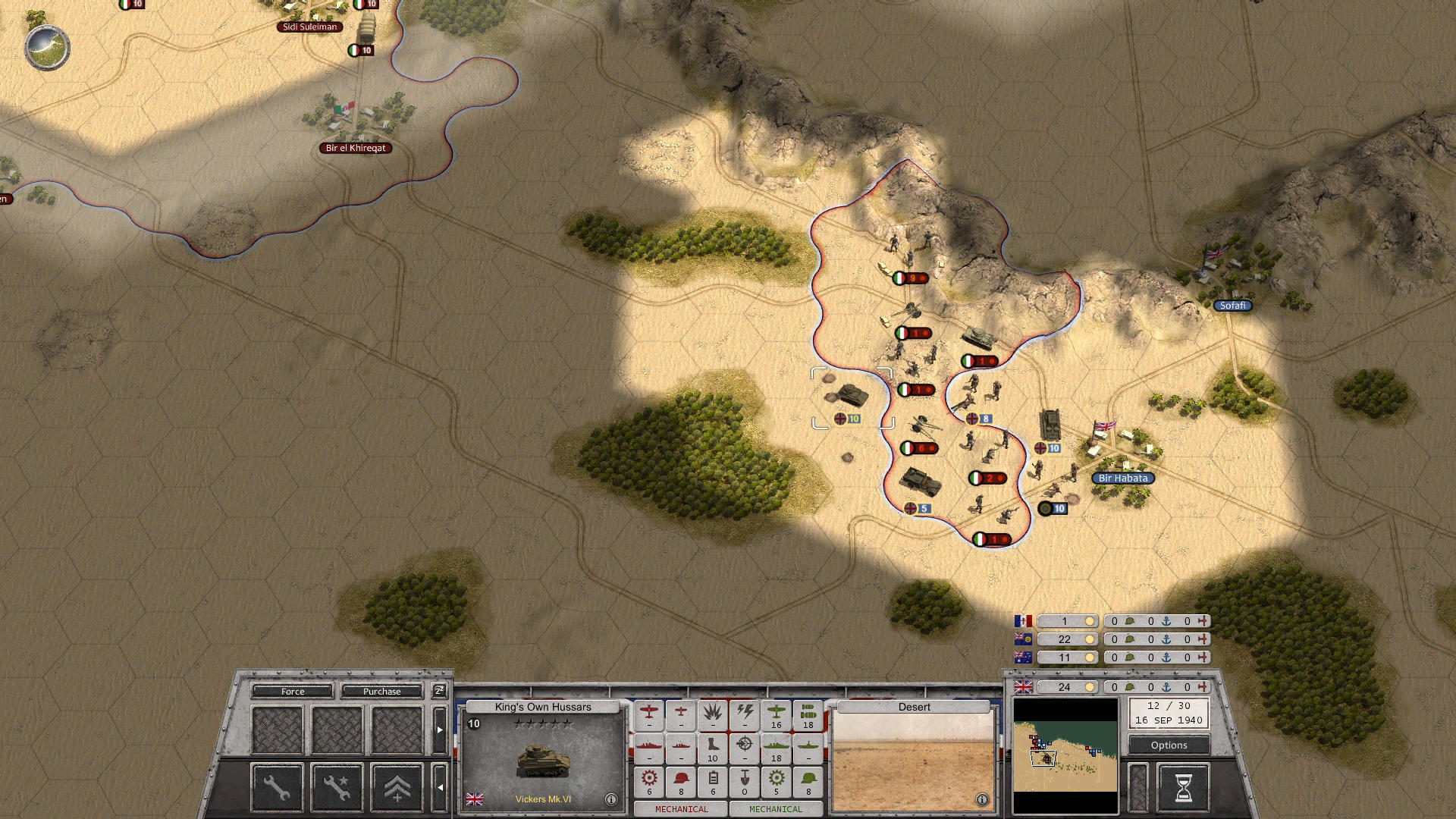Click the Vickers Mk.VI info icon
Screen dimensions: 1456x819
pyautogui.click(x=611, y=801)
